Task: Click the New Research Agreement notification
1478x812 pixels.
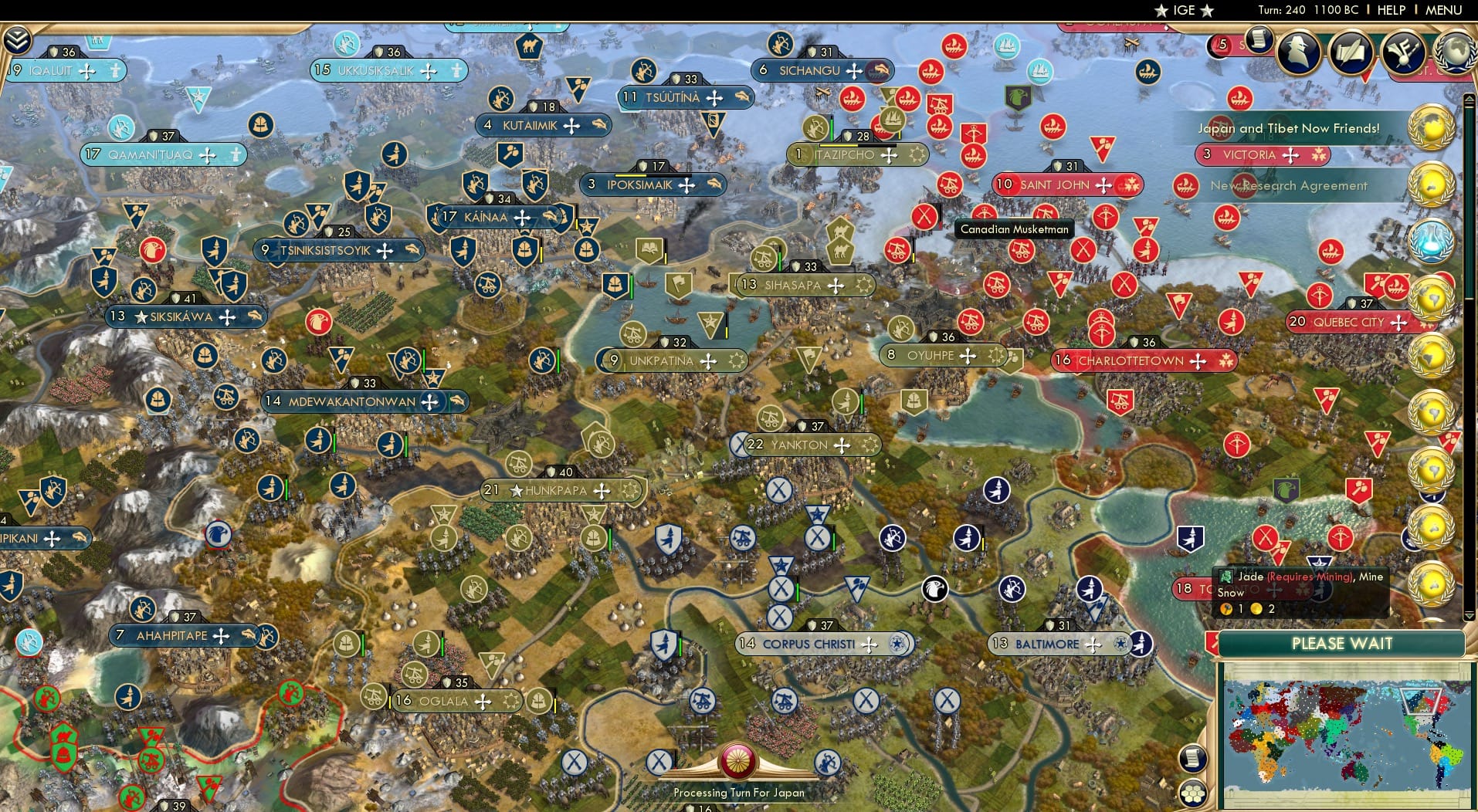Action: click(1288, 186)
